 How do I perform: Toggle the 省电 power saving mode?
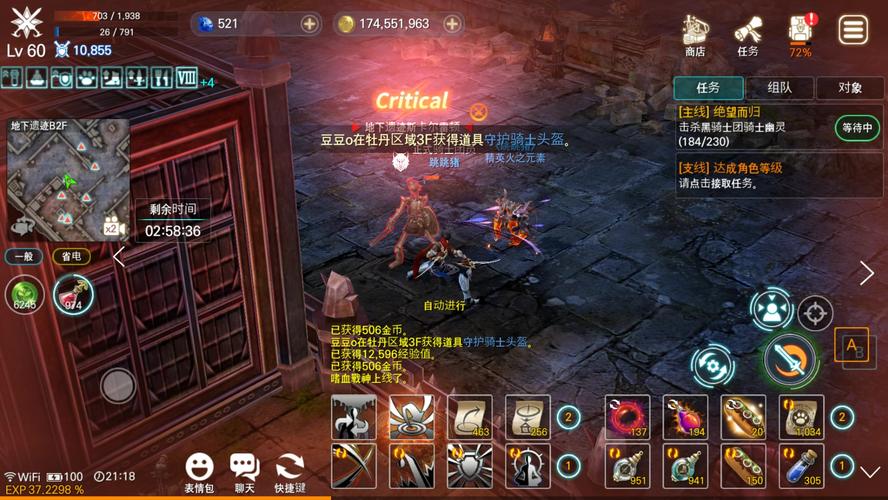(x=70, y=256)
